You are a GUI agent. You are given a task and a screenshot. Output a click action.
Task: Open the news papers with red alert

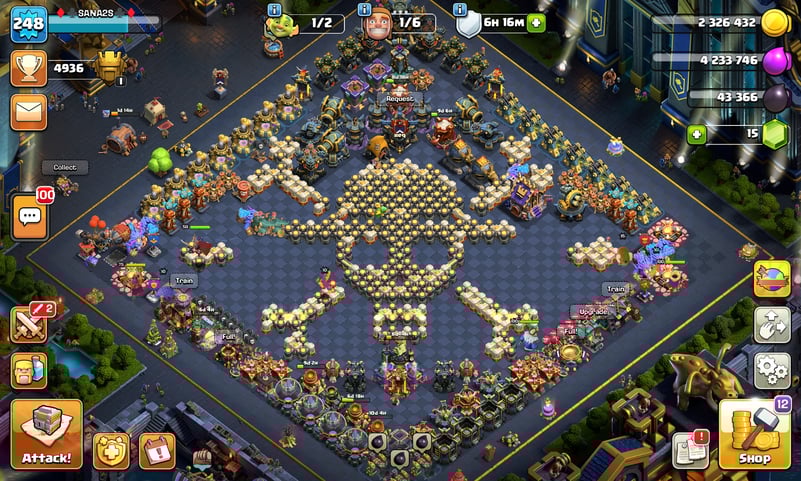coord(690,450)
